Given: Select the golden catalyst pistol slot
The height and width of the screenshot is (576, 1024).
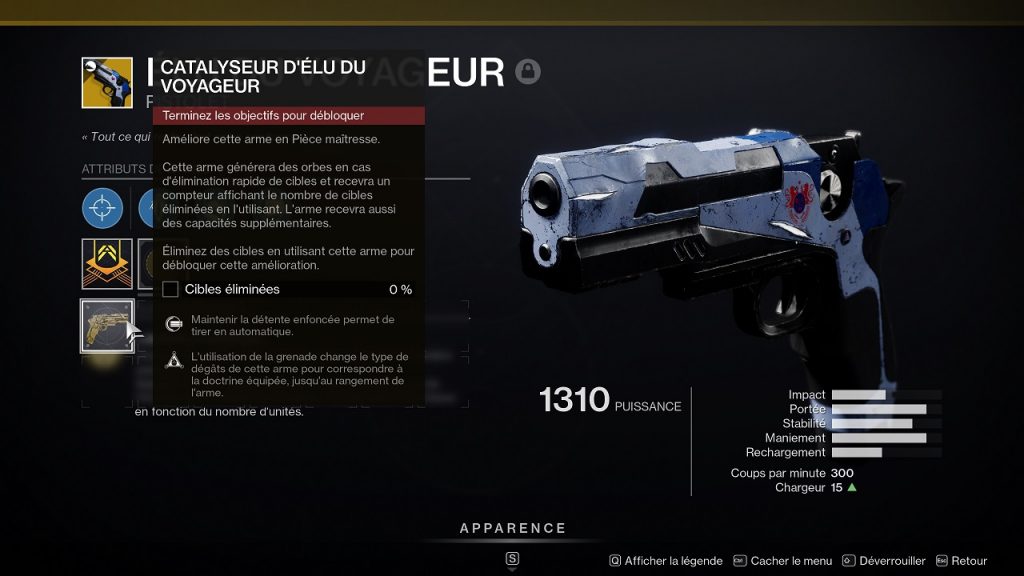Looking at the screenshot, I should (x=107, y=325).
